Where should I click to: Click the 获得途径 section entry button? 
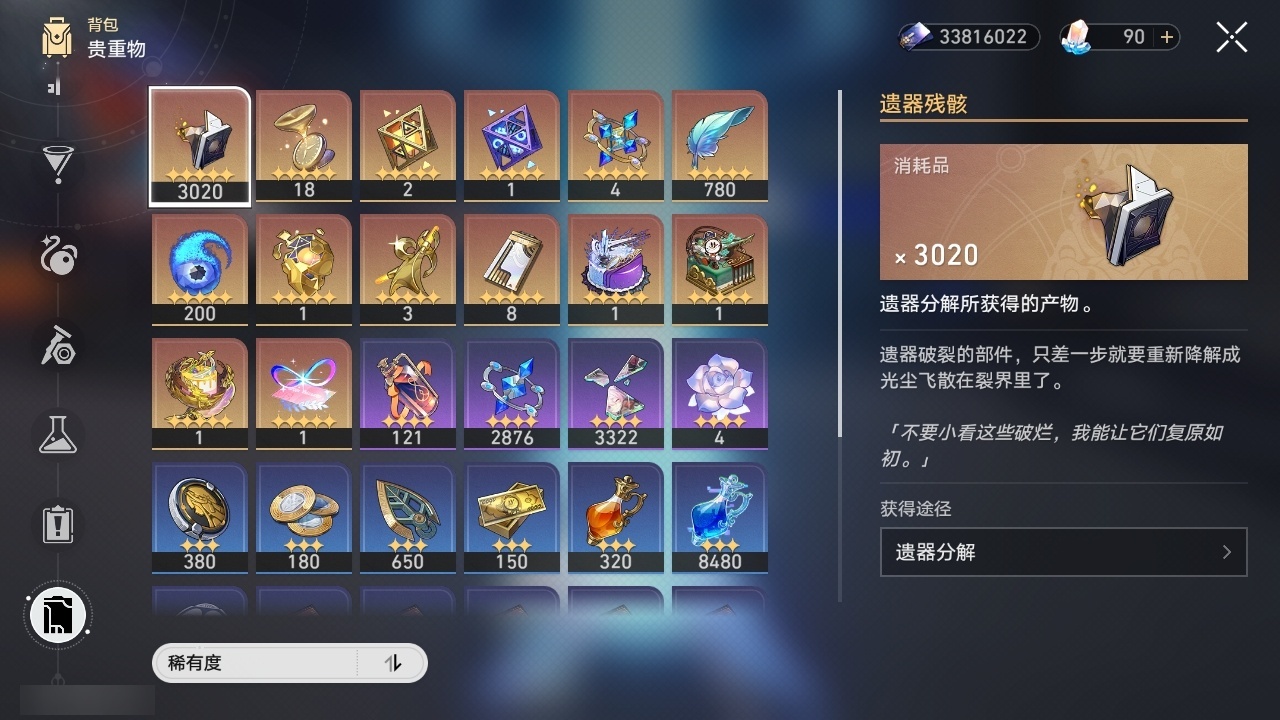[1063, 552]
